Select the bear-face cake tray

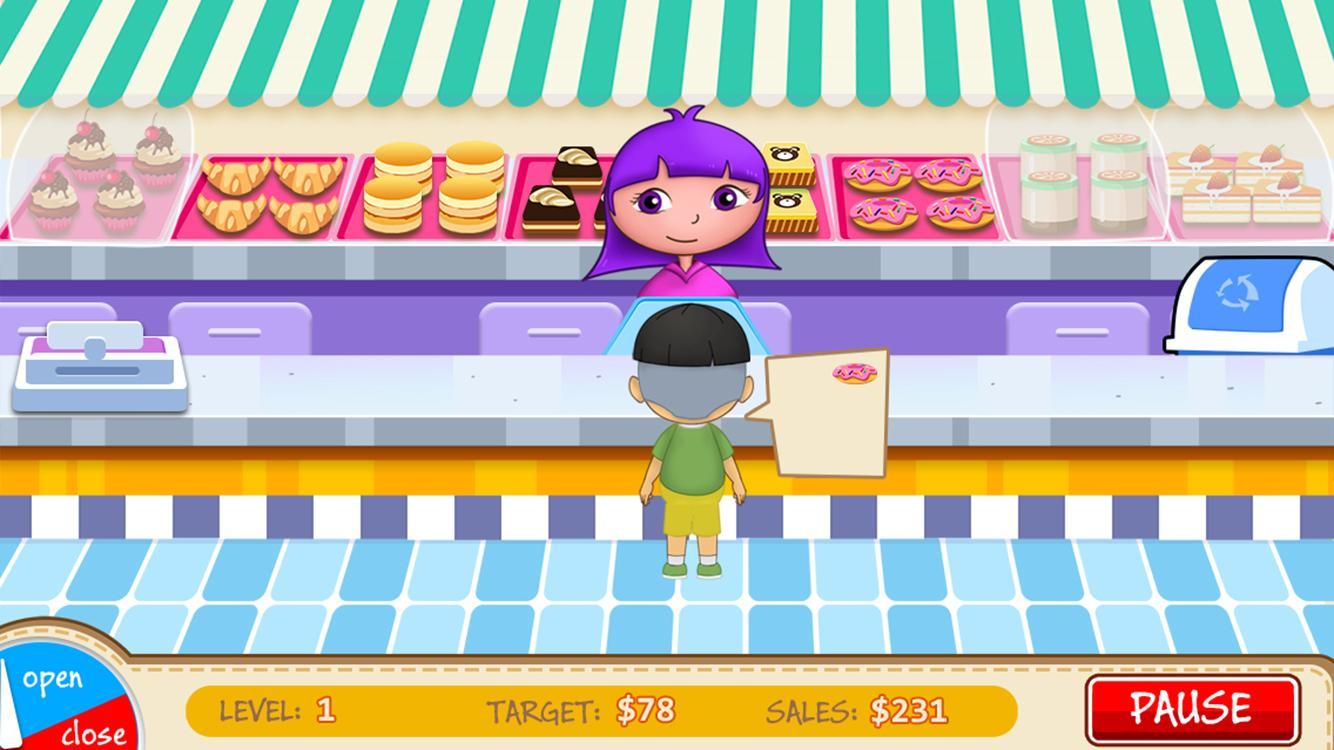click(x=790, y=188)
